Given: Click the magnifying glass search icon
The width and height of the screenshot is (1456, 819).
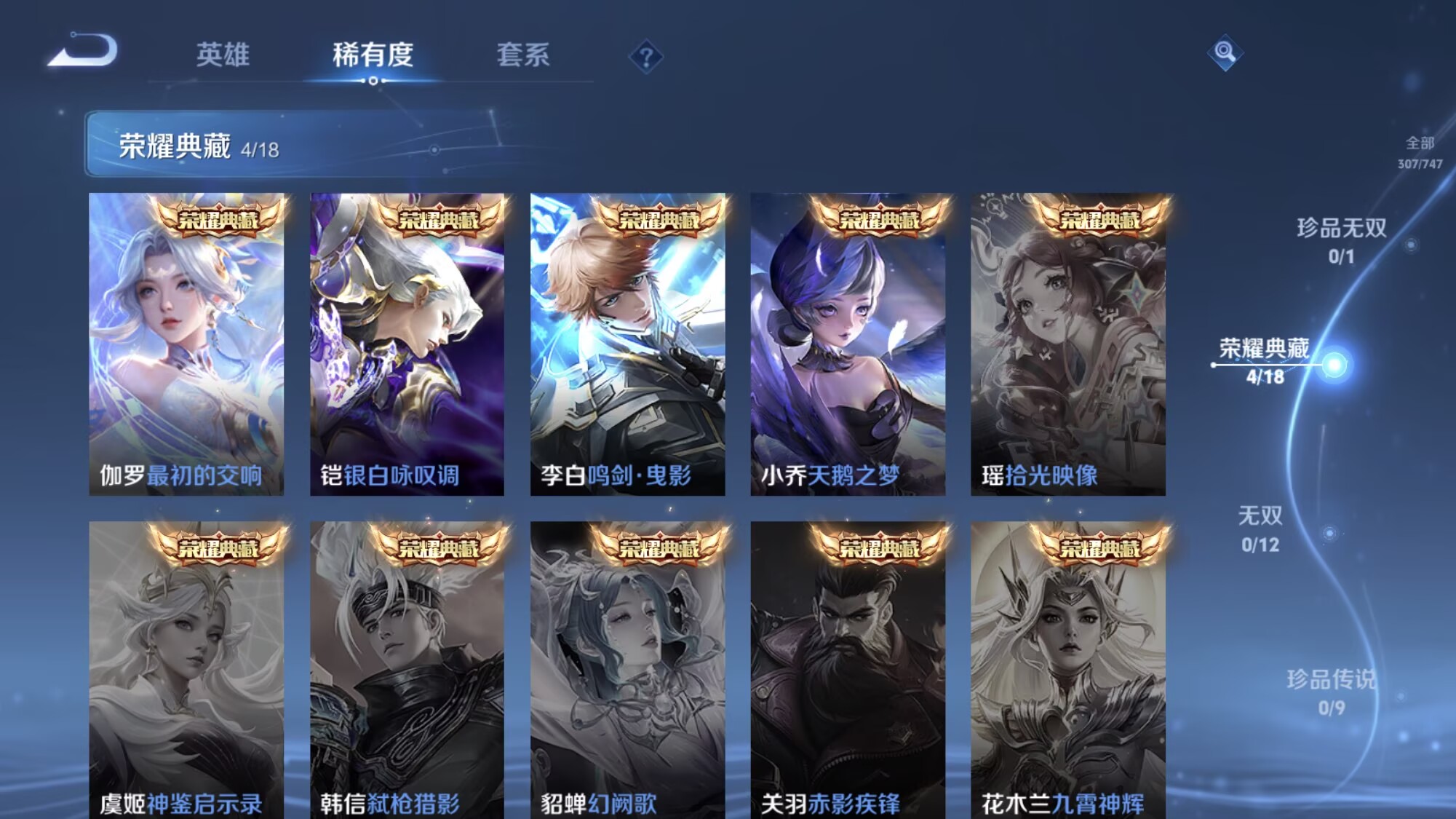Looking at the screenshot, I should tap(1225, 52).
